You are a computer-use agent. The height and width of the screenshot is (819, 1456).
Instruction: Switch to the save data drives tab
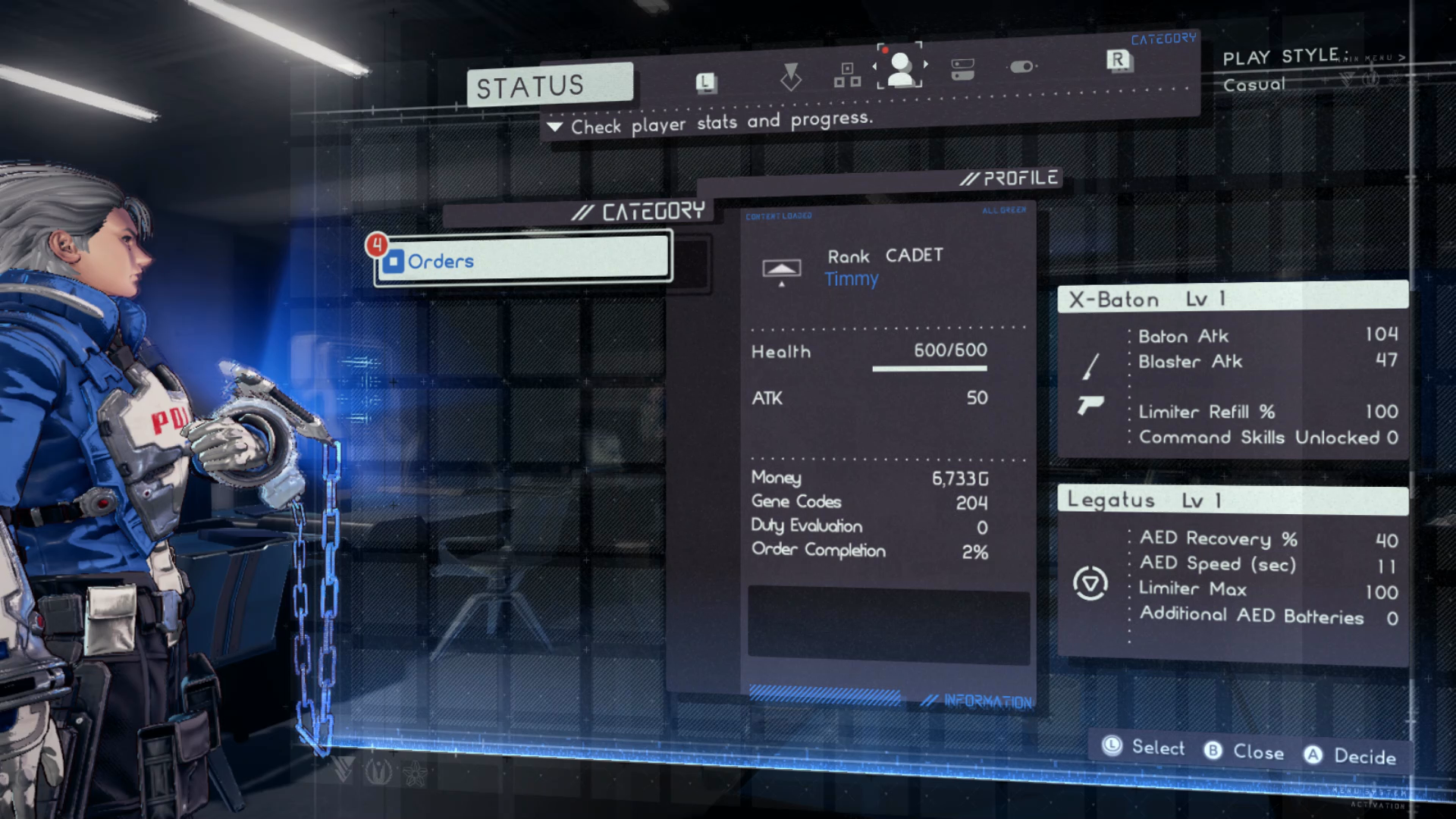tap(962, 69)
